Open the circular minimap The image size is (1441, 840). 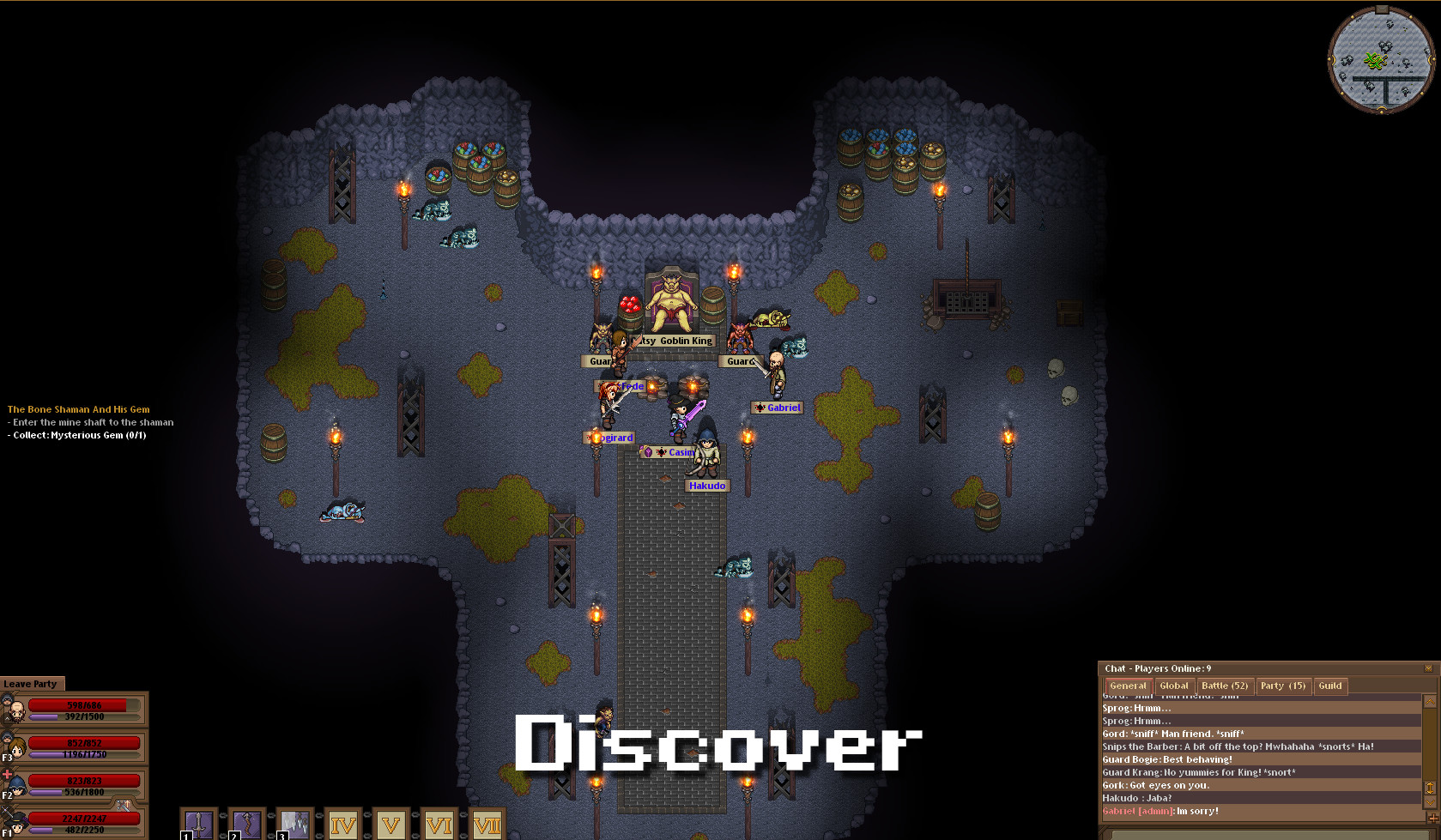(x=1381, y=59)
